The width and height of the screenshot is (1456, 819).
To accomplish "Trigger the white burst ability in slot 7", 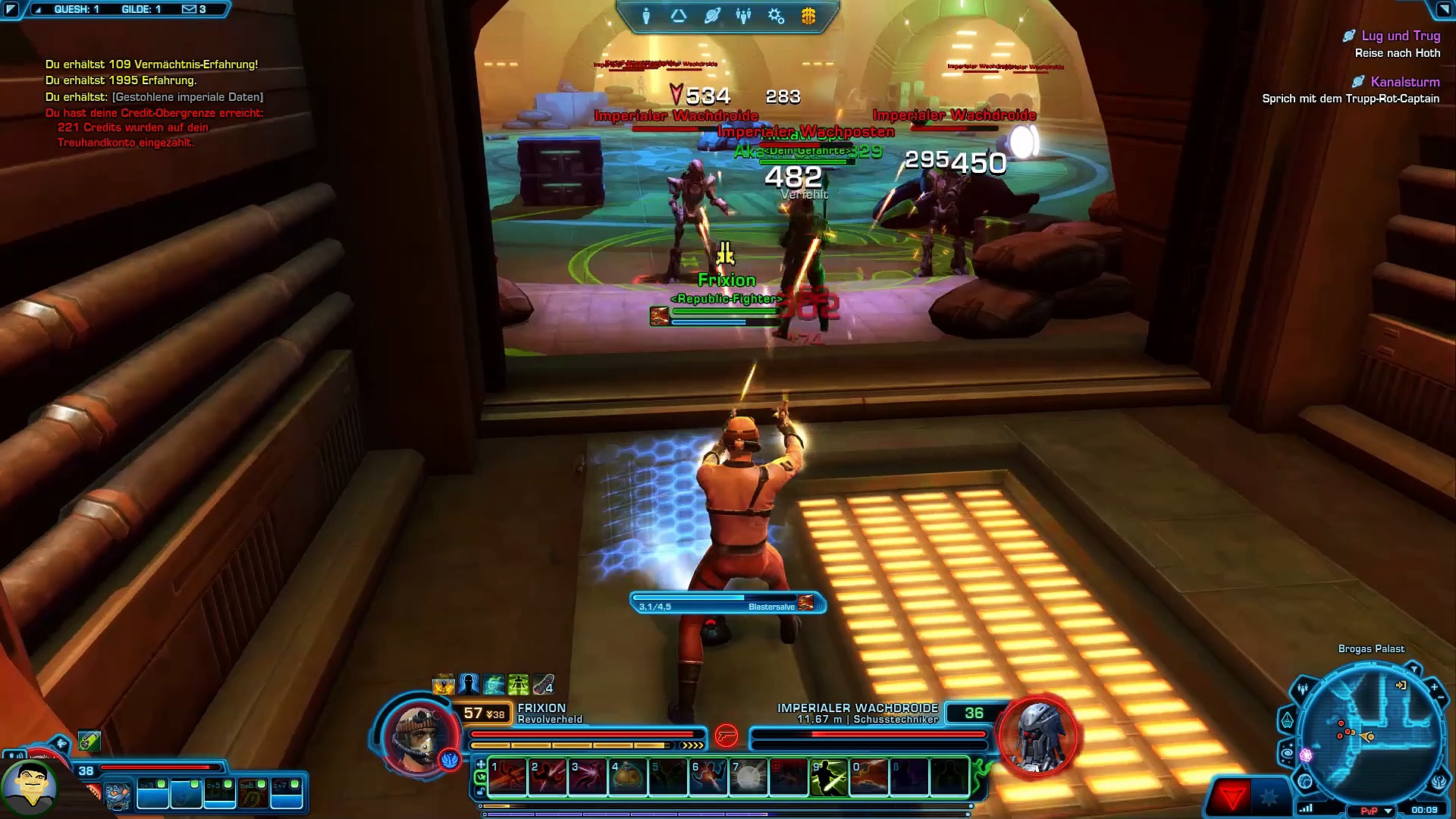I will point(748,777).
